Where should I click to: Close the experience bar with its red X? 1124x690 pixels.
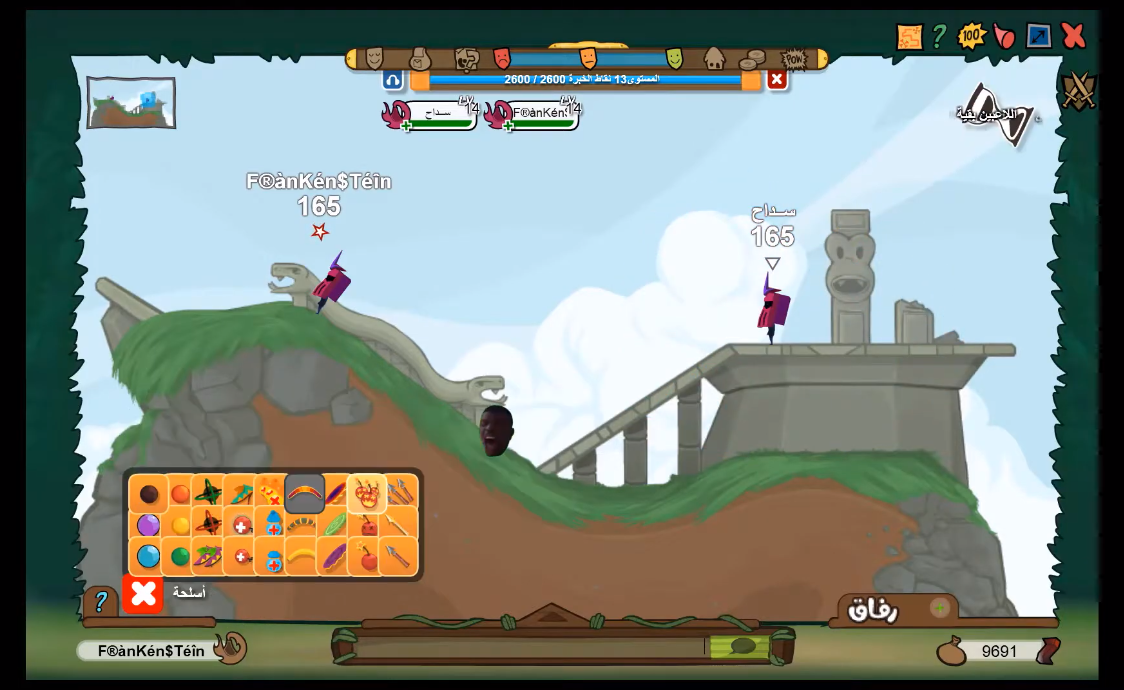777,79
